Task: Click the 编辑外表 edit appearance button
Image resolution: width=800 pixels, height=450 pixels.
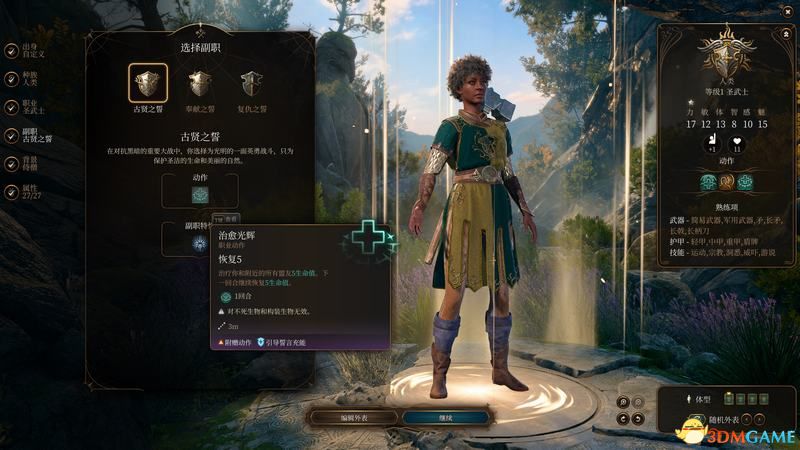Action: click(354, 417)
